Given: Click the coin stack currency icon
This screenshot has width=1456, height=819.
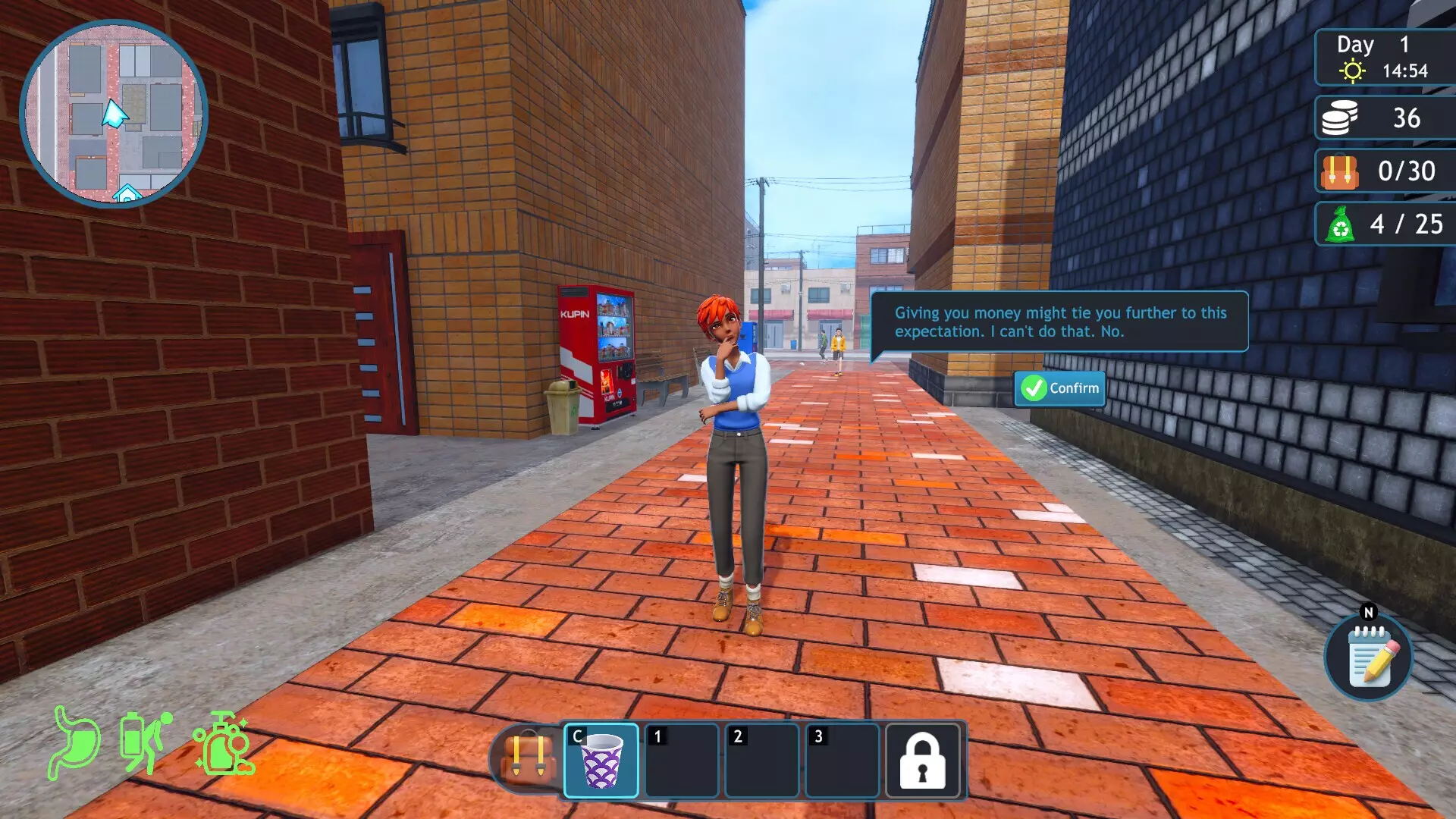Looking at the screenshot, I should tap(1338, 118).
